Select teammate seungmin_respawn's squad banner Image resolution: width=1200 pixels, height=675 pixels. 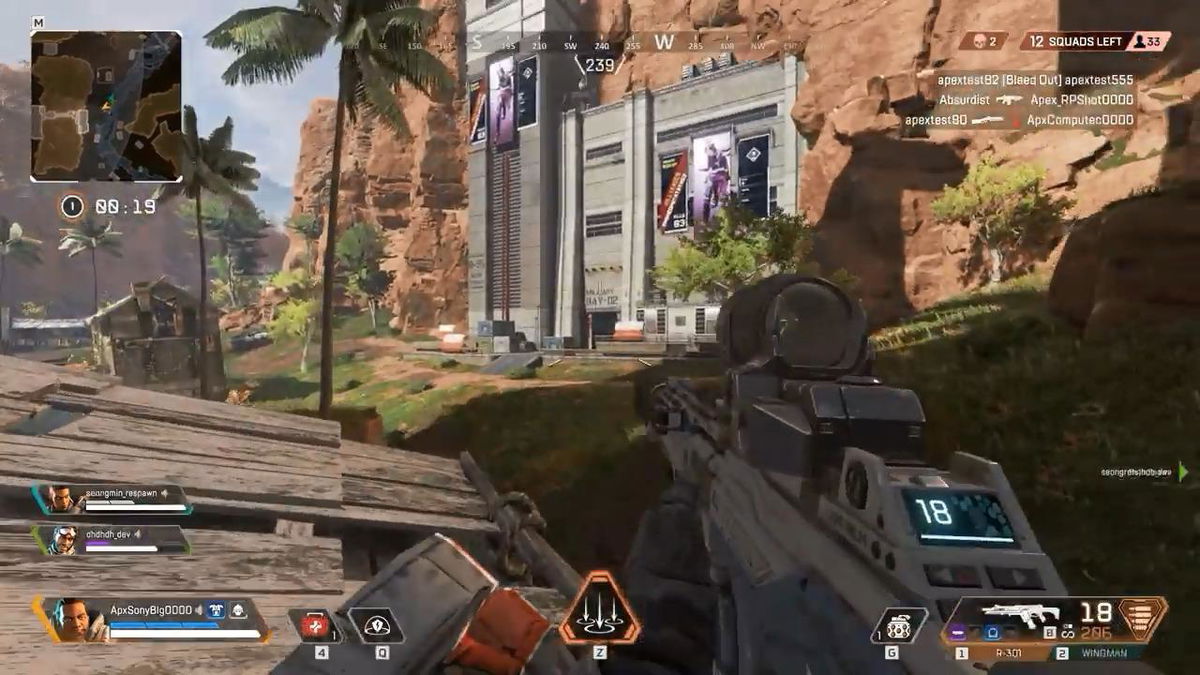click(x=112, y=499)
